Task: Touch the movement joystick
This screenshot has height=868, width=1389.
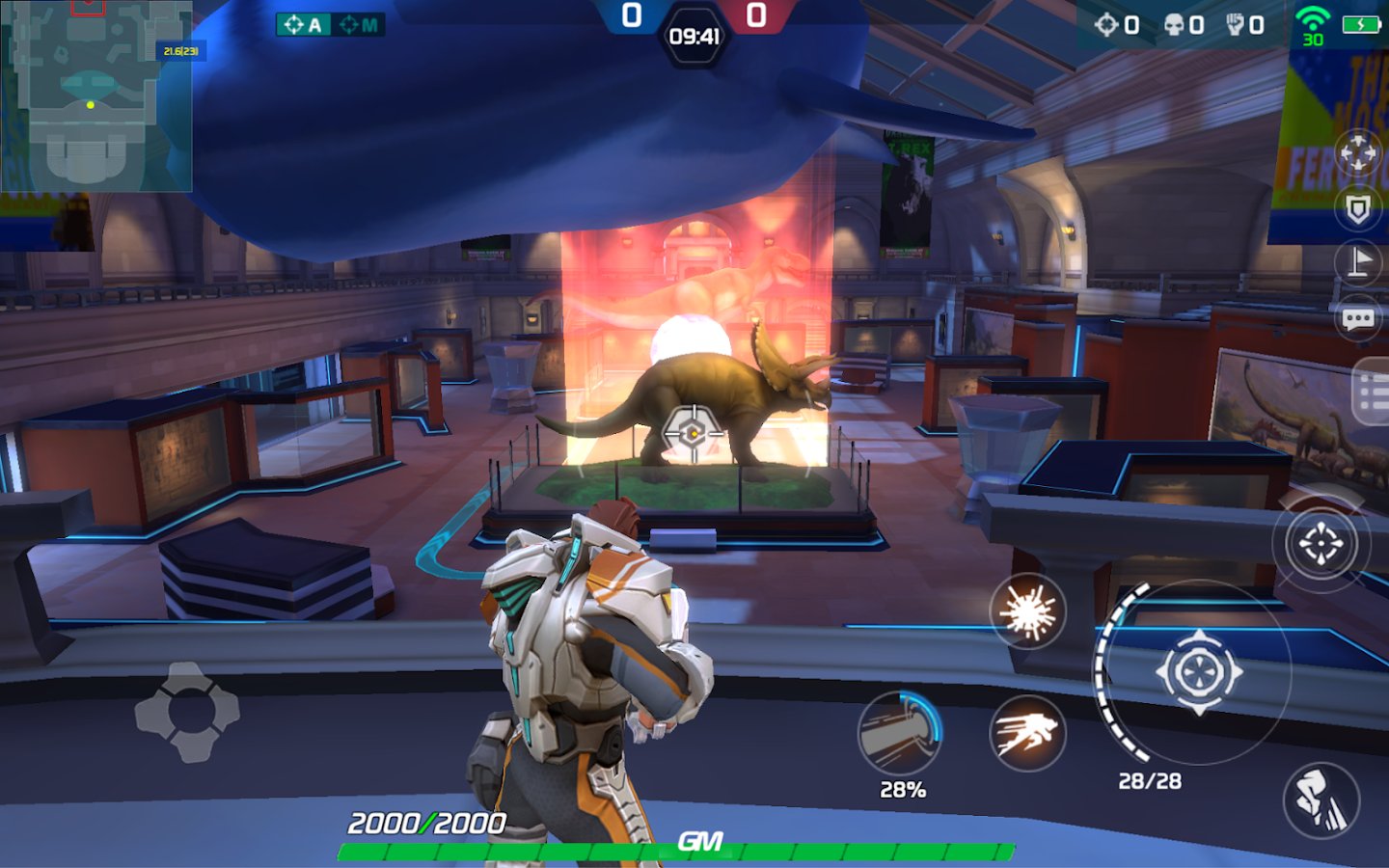Action: pos(187,712)
